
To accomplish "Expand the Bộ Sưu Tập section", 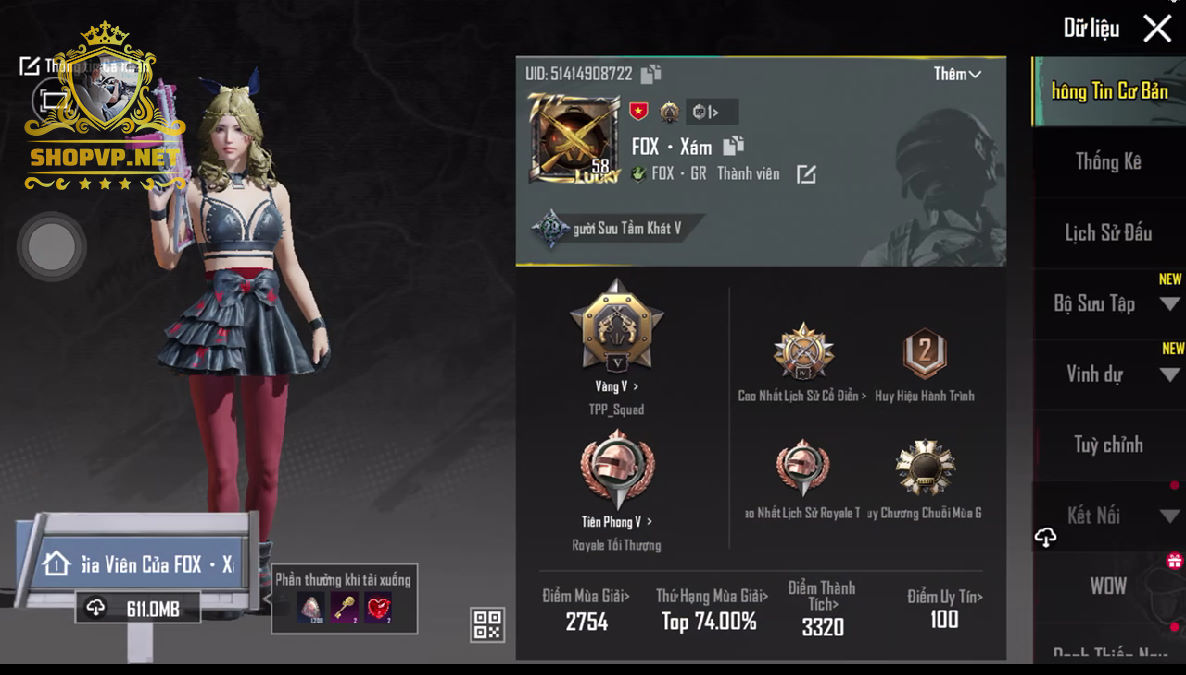I will tap(1108, 304).
